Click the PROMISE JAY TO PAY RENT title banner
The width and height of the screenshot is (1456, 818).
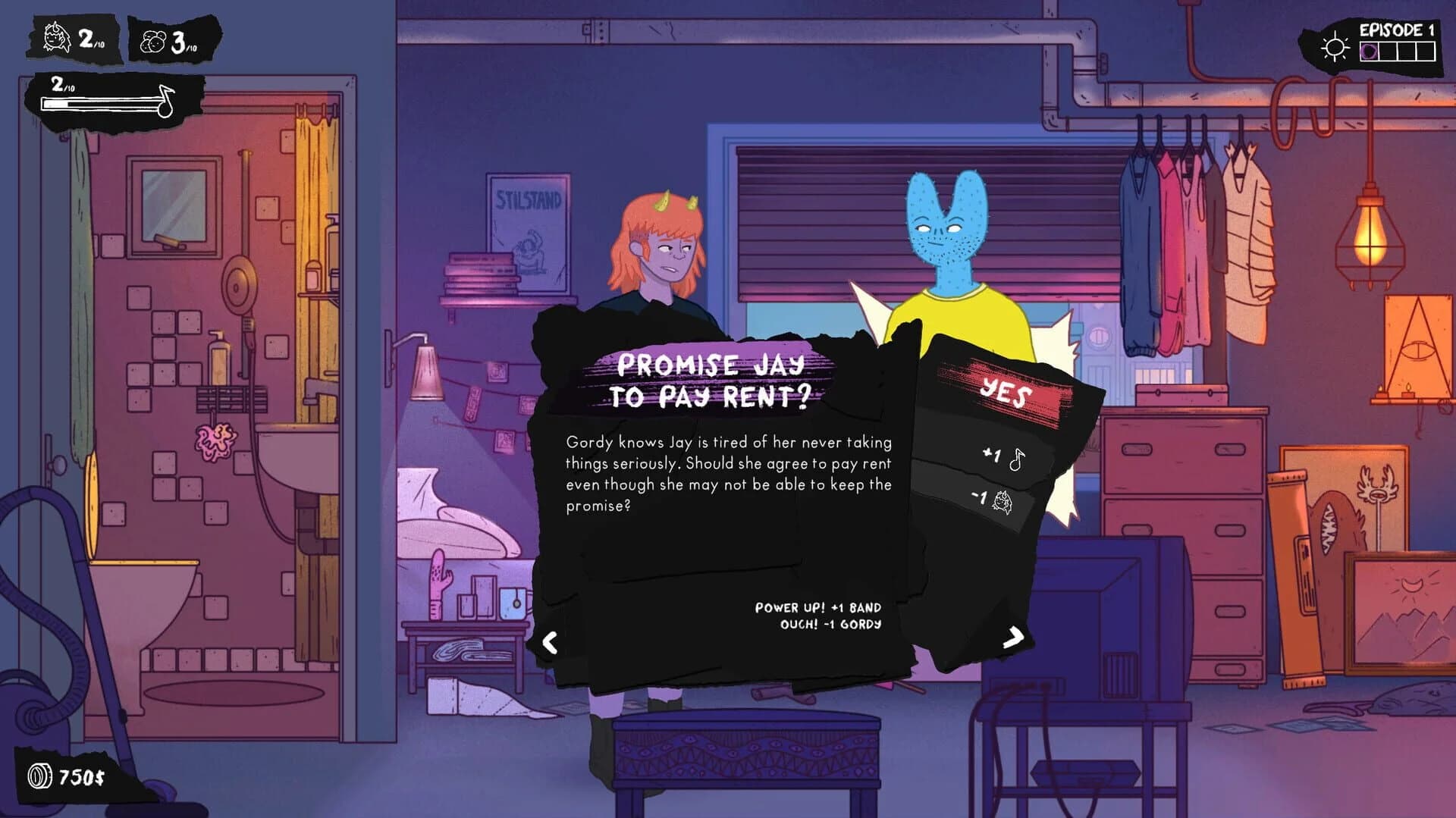coord(714,378)
